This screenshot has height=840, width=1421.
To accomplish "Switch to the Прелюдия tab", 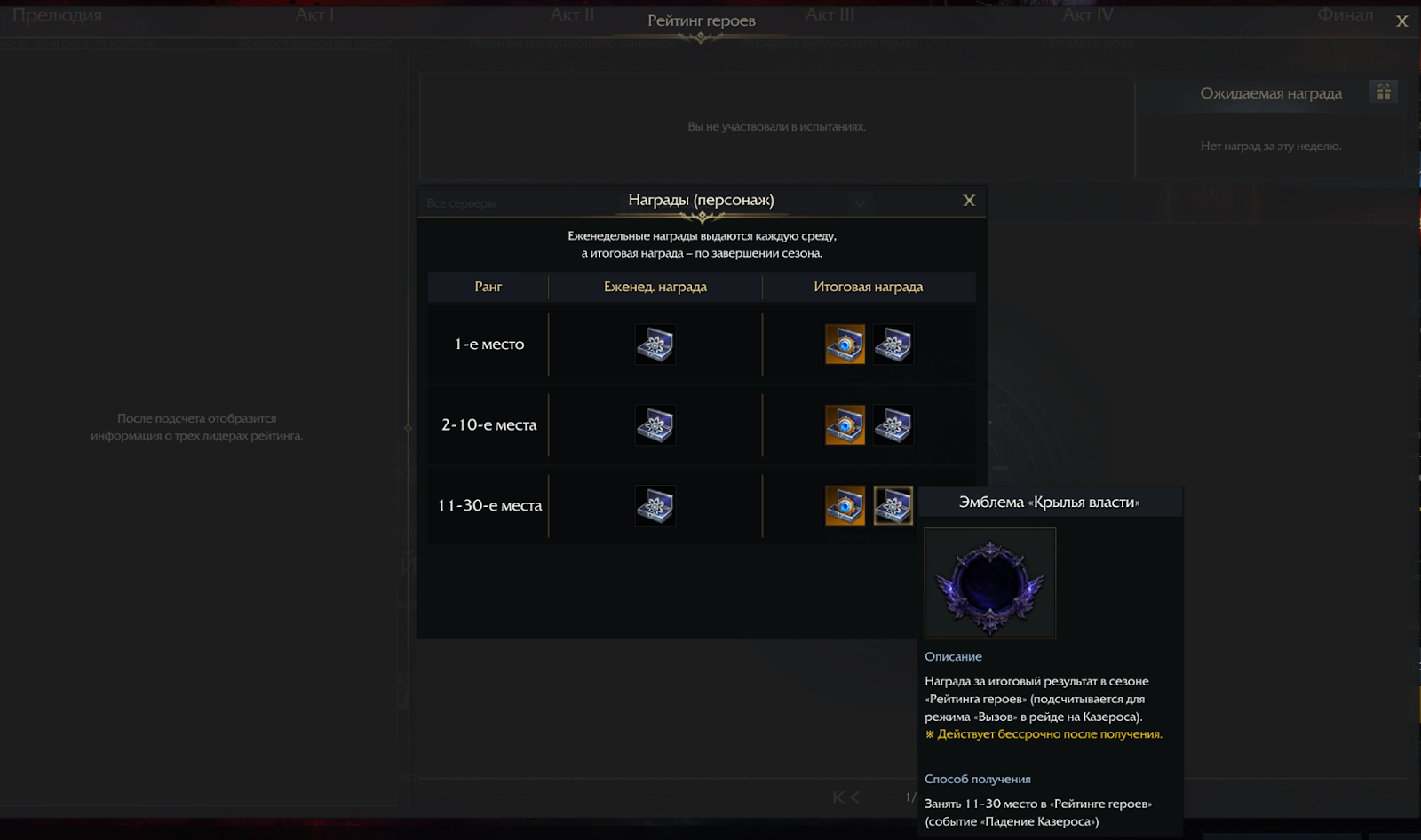I will pyautogui.click(x=57, y=16).
